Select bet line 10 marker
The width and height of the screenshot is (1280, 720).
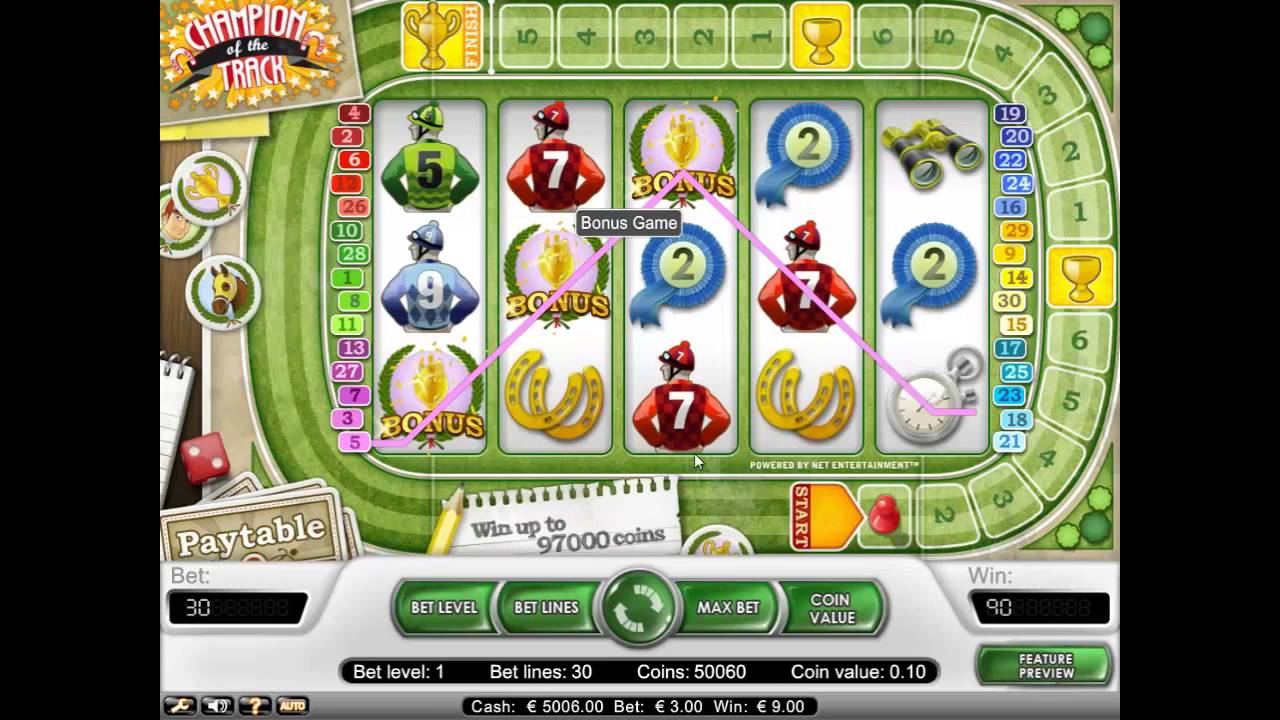[347, 231]
